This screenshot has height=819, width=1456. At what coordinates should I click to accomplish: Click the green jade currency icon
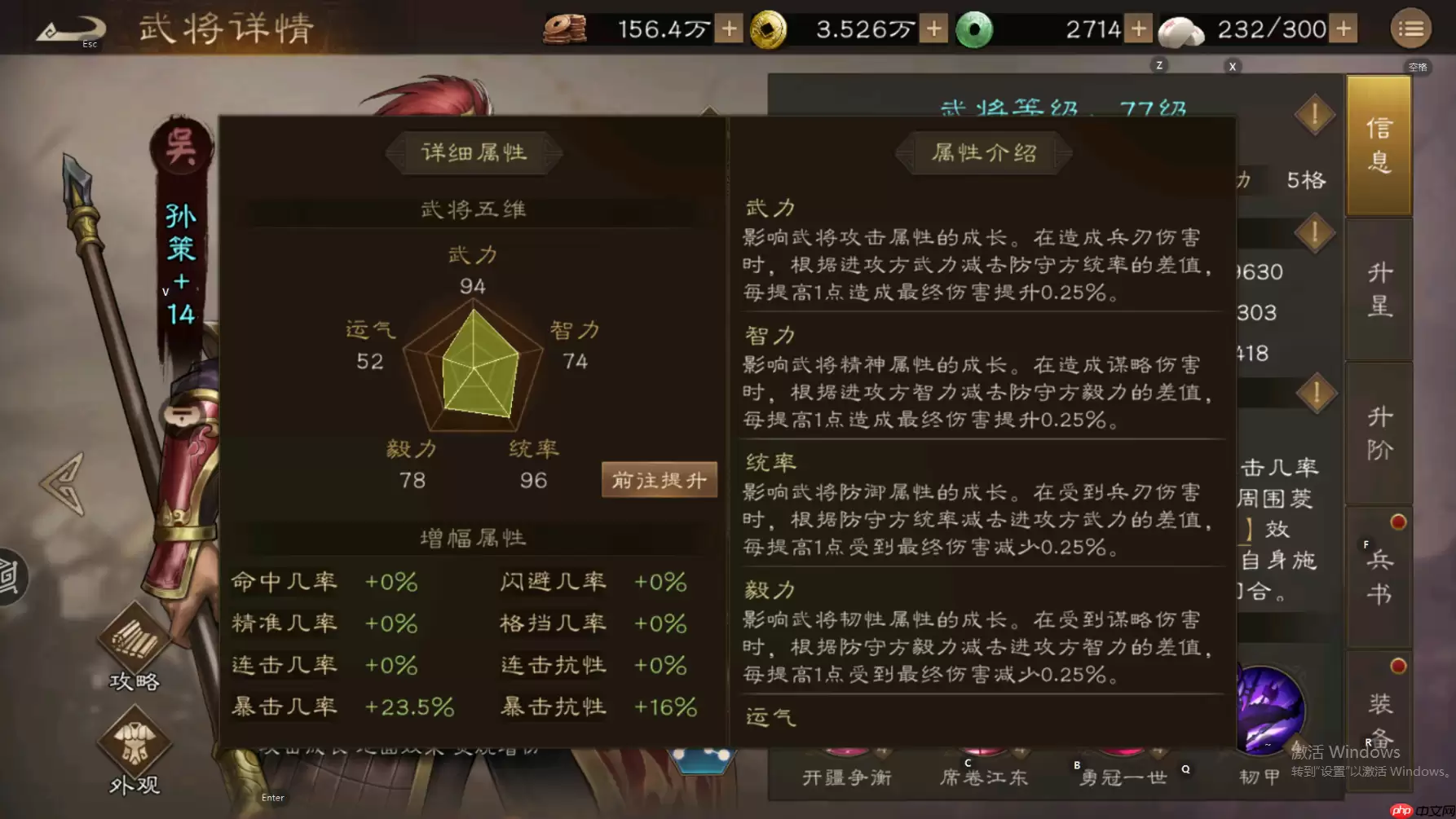[975, 29]
